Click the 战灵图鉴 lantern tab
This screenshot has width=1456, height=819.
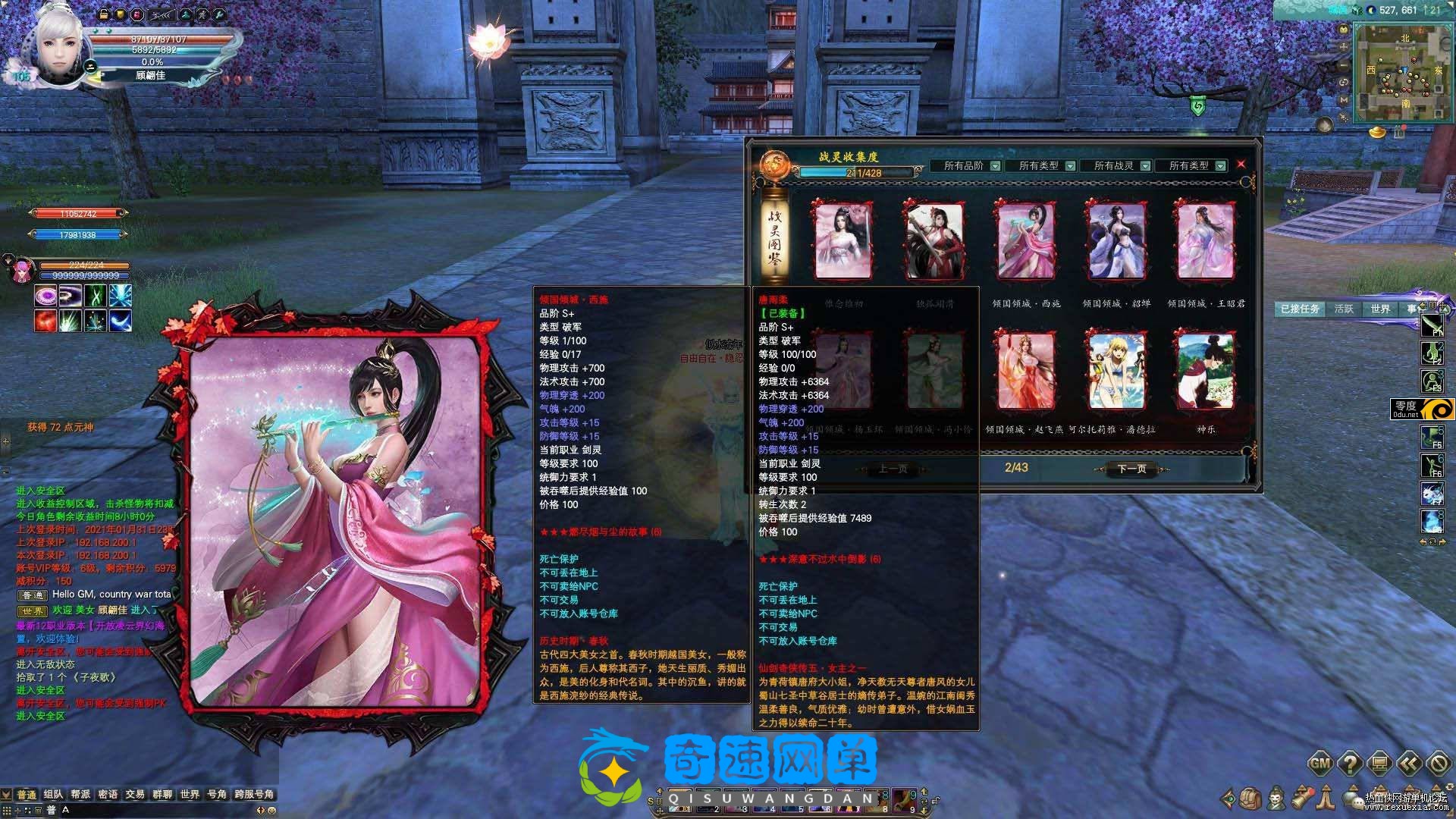point(774,235)
